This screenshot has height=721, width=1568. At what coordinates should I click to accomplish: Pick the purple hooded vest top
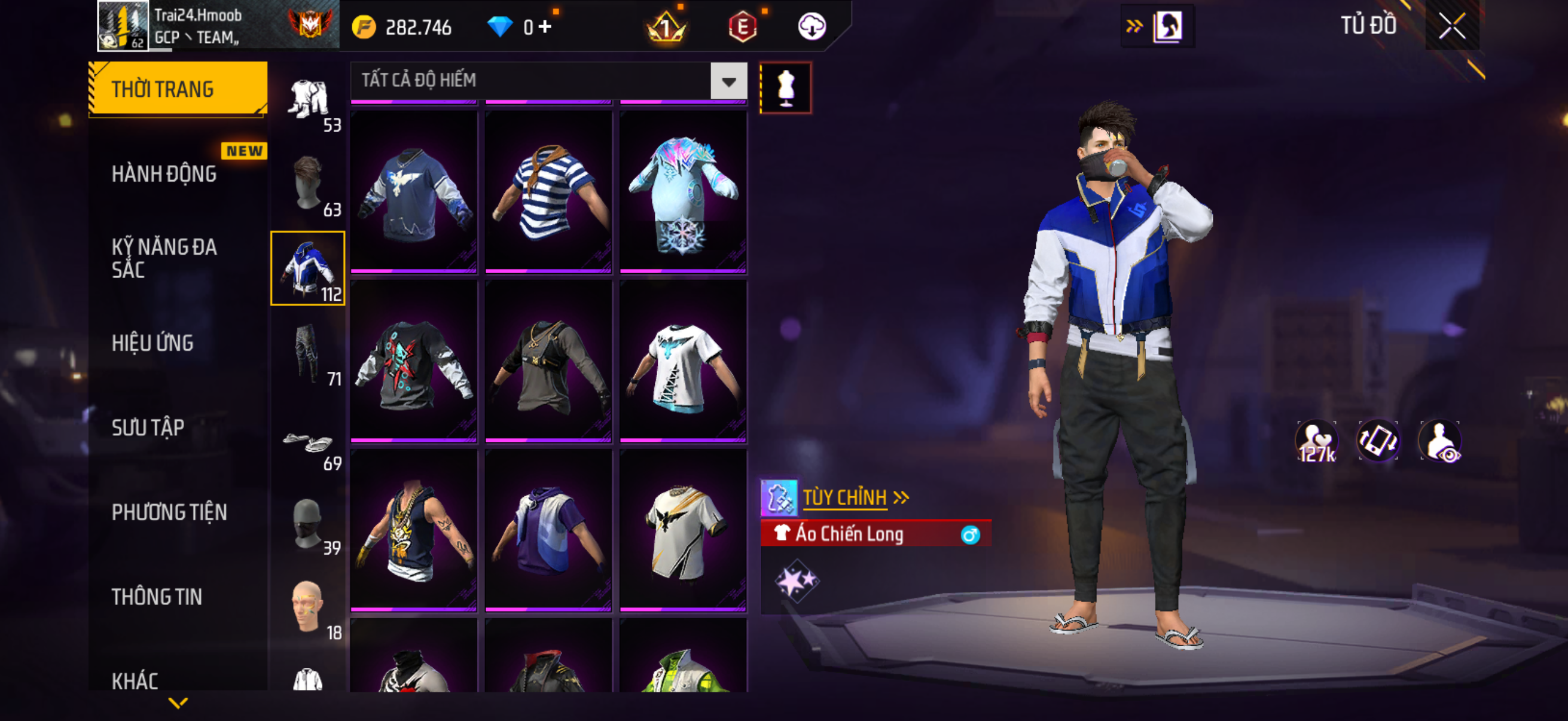point(548,529)
